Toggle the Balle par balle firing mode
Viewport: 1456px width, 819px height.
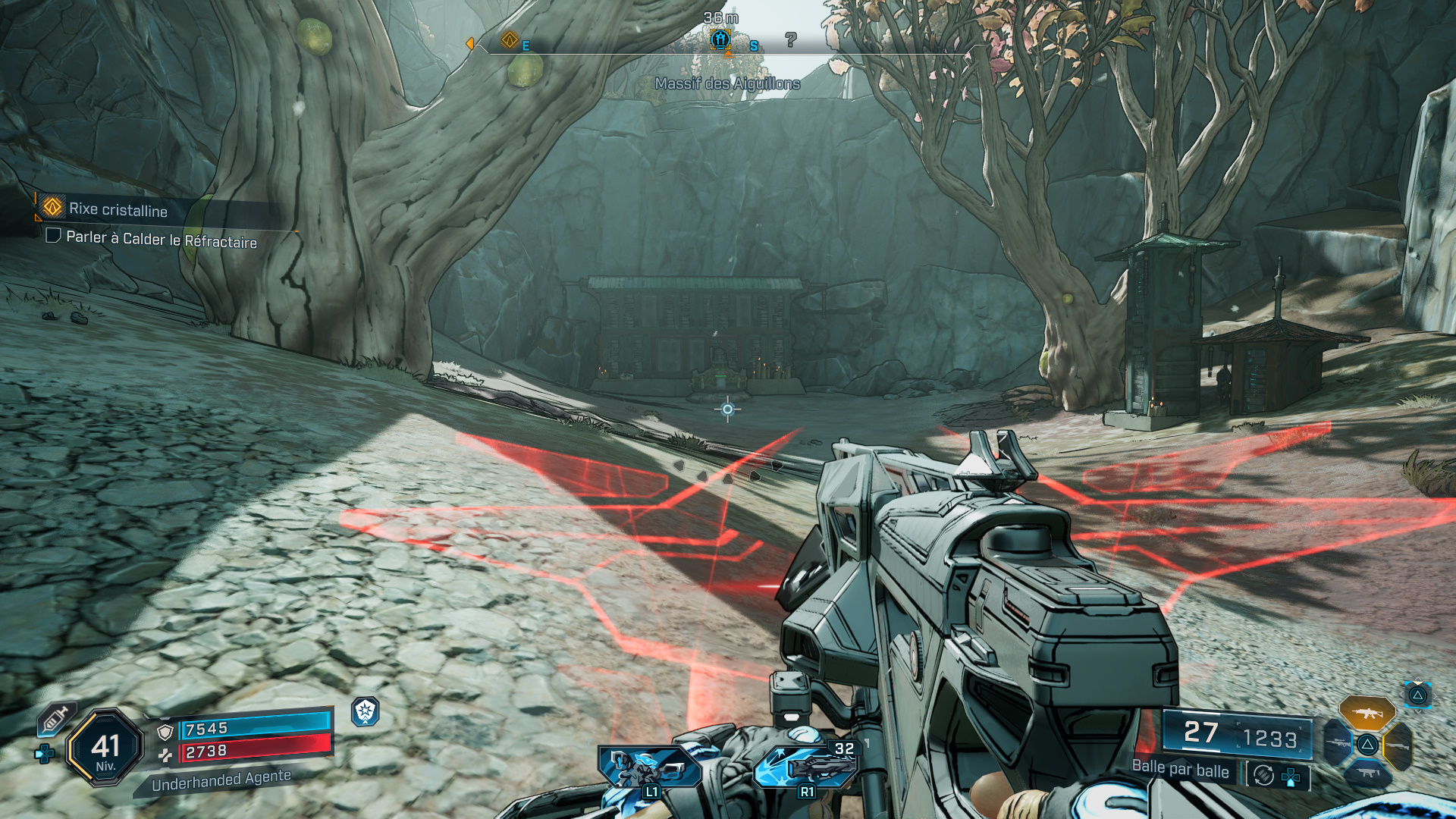pos(1263,775)
